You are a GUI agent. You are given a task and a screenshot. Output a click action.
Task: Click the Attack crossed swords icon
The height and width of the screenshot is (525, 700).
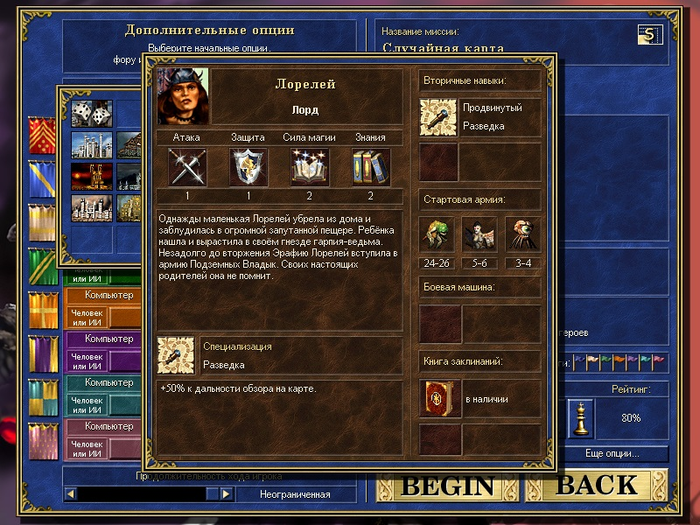[x=186, y=167]
